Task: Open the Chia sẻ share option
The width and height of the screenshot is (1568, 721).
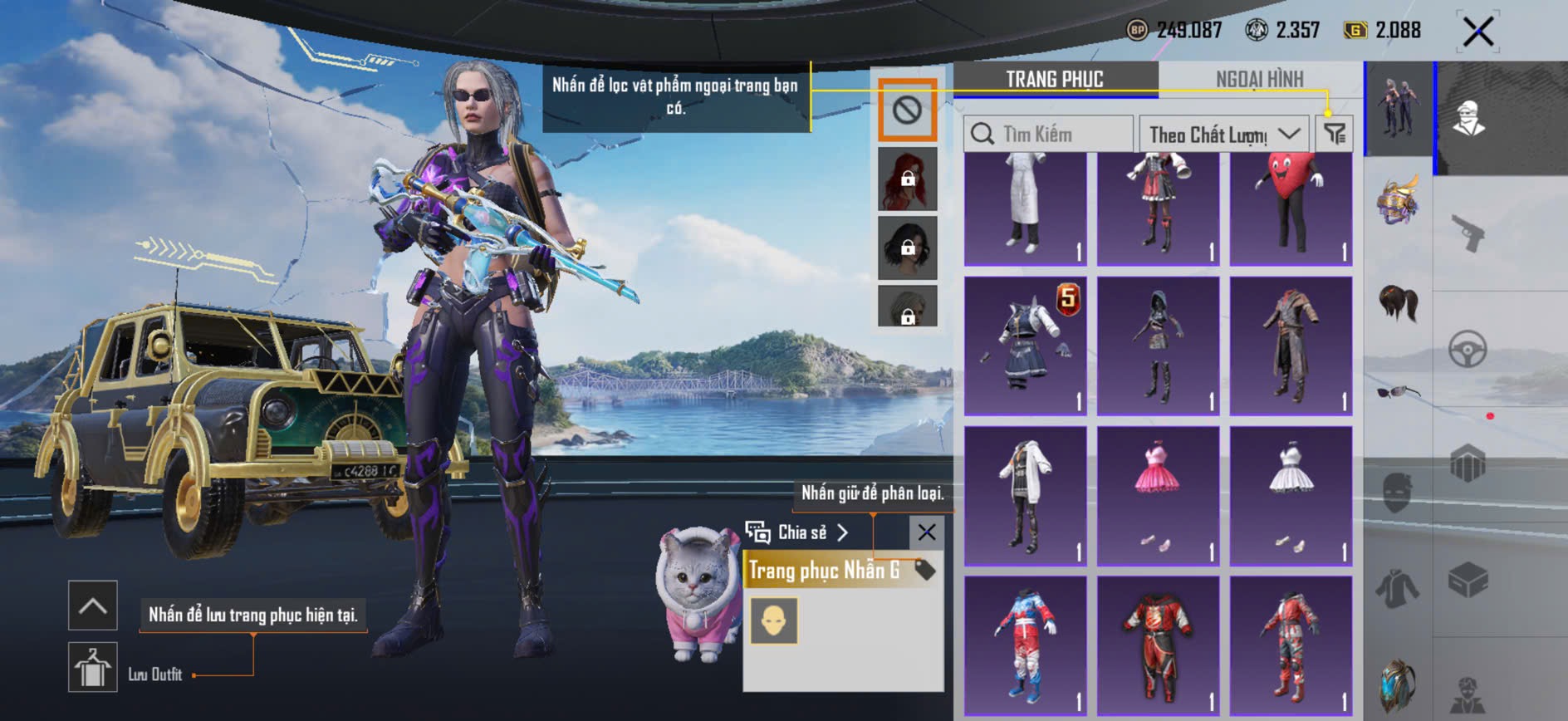Action: tap(797, 532)
